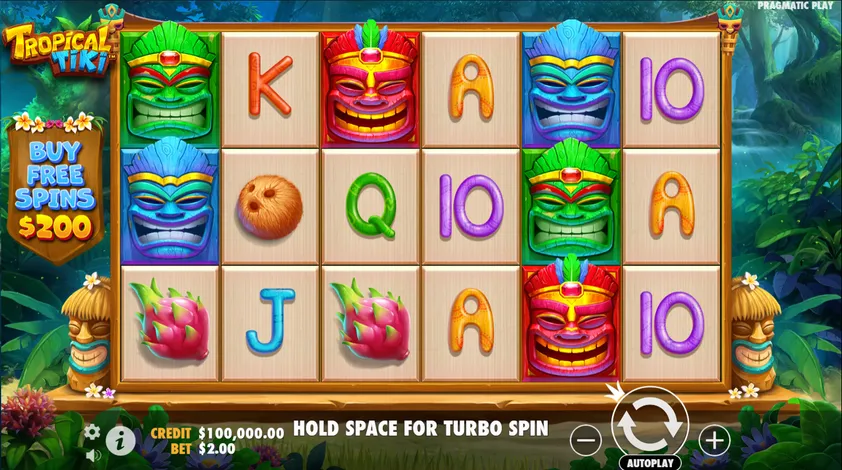
Task: Decrease the bet with the minus button
Action: [x=588, y=439]
